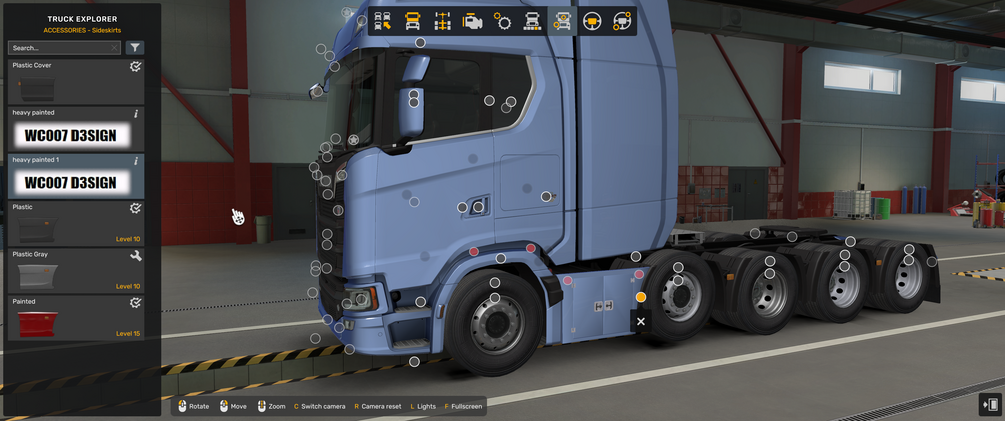Select the 'heavy painted 1' sideskirt
This screenshot has width=1005, height=421.
coord(76,176)
